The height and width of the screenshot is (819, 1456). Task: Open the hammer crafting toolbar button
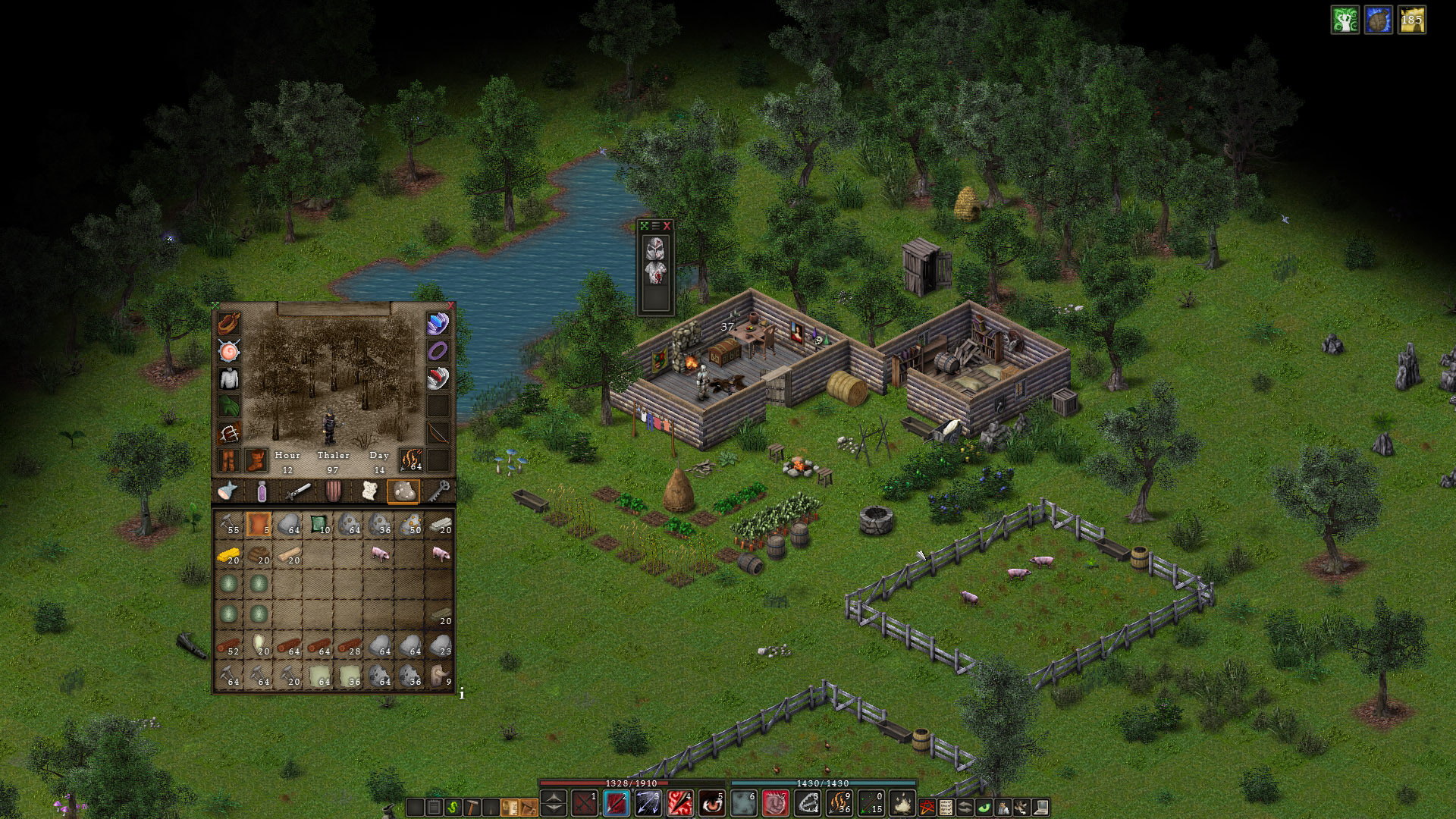tap(472, 808)
